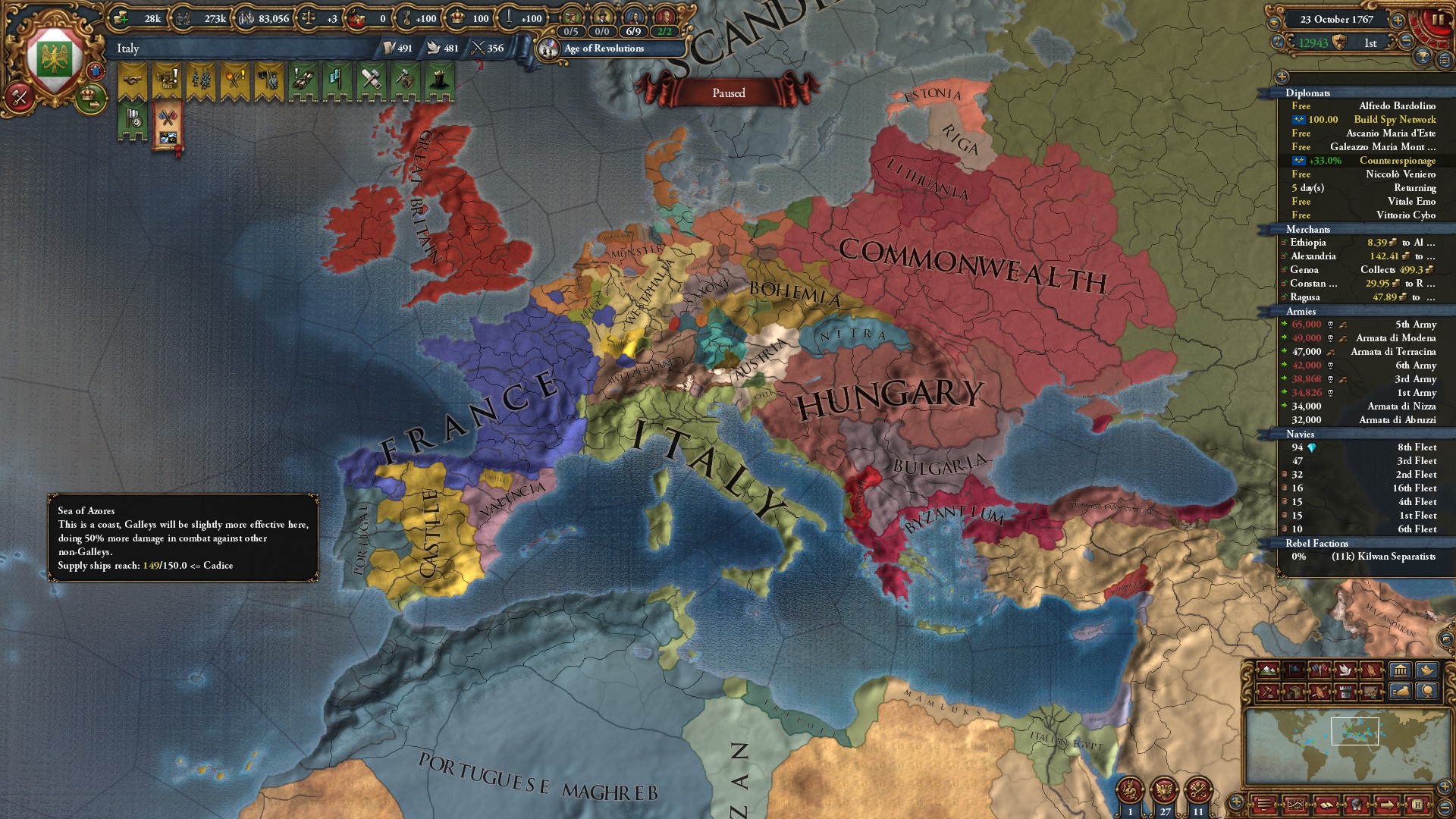Screen dimensions: 1456x819
Task: Click the cannons army-available alert banner
Action: pos(302,78)
